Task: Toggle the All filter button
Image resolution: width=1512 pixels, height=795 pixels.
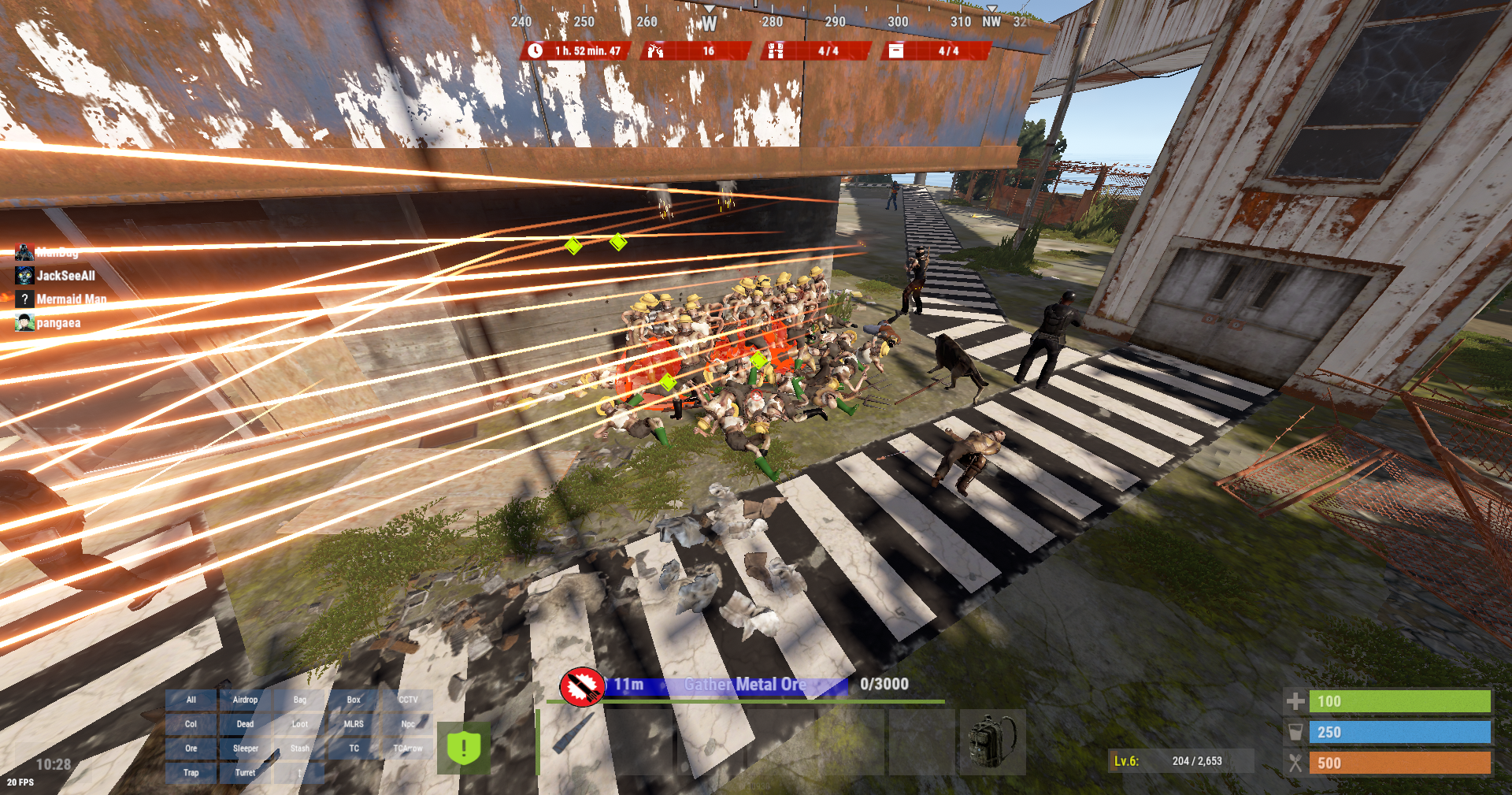Action: tap(191, 700)
